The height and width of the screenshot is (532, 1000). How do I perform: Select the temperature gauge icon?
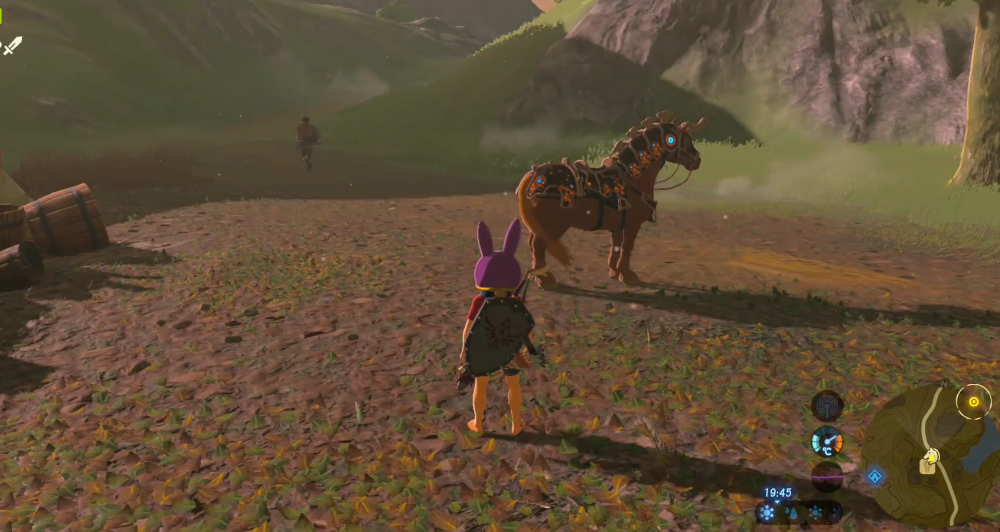tap(827, 441)
